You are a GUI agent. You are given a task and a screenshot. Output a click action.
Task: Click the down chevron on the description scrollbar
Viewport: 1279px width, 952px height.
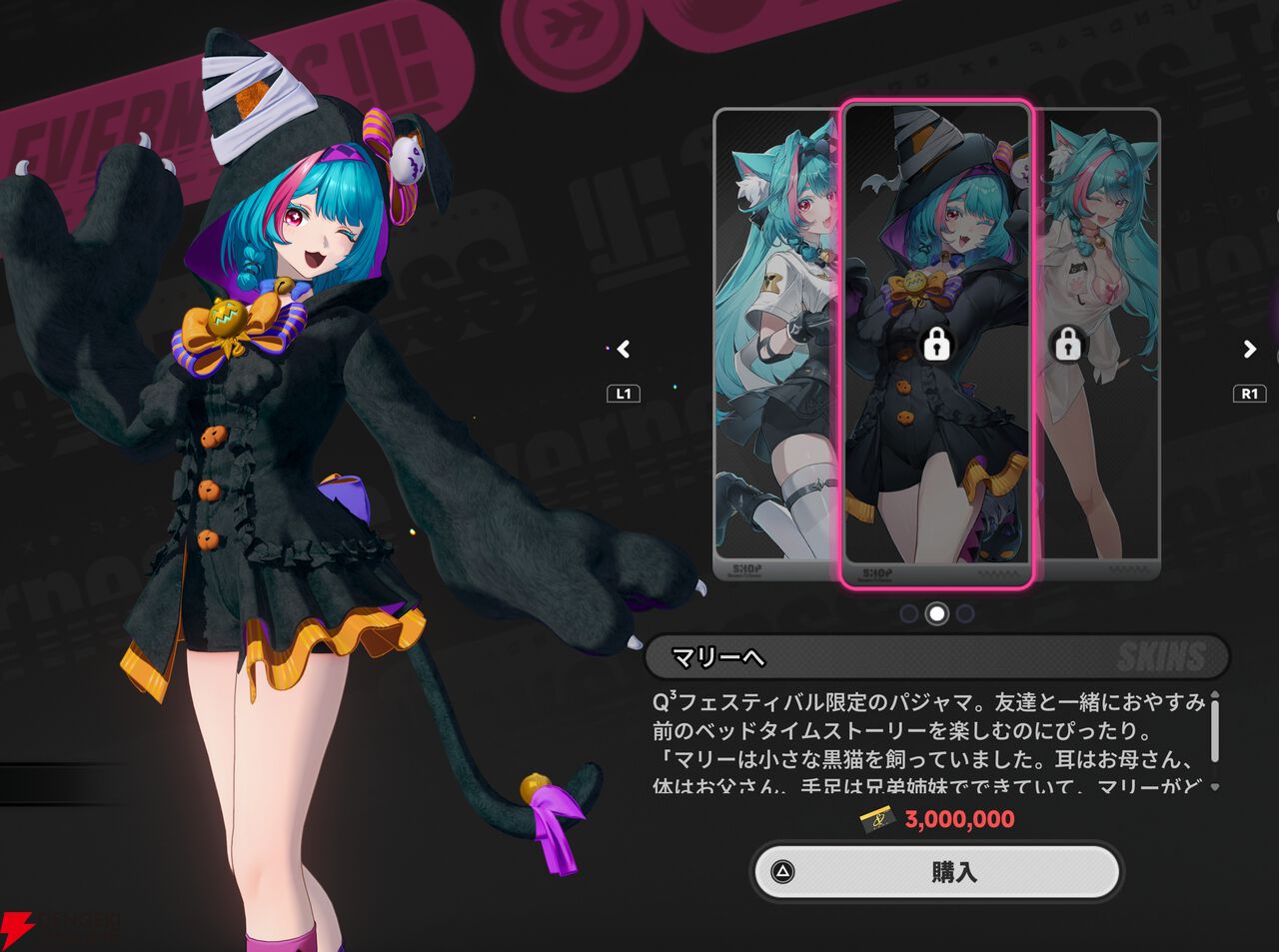pos(1215,786)
